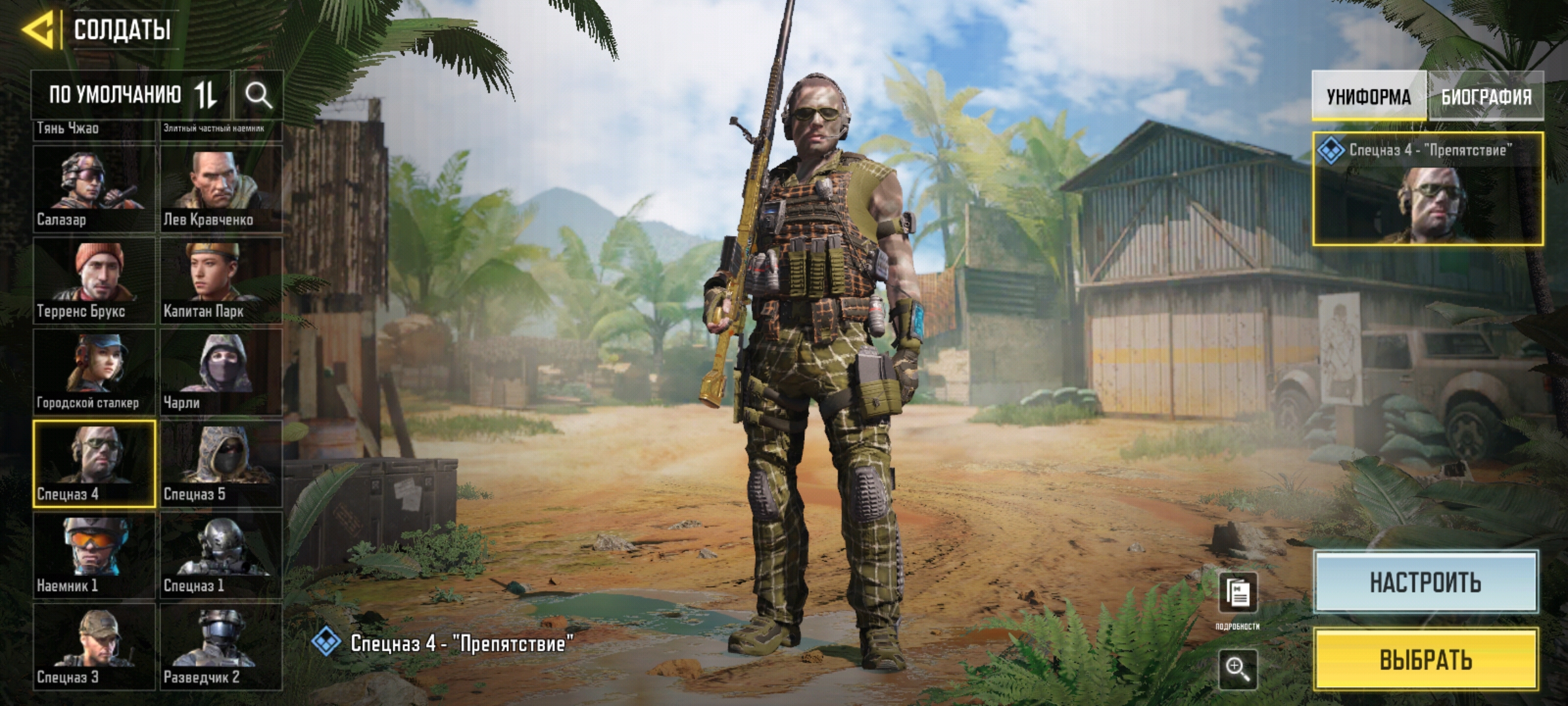Select the Наемник 1 soldier
This screenshot has width=1568, height=706.
[94, 555]
